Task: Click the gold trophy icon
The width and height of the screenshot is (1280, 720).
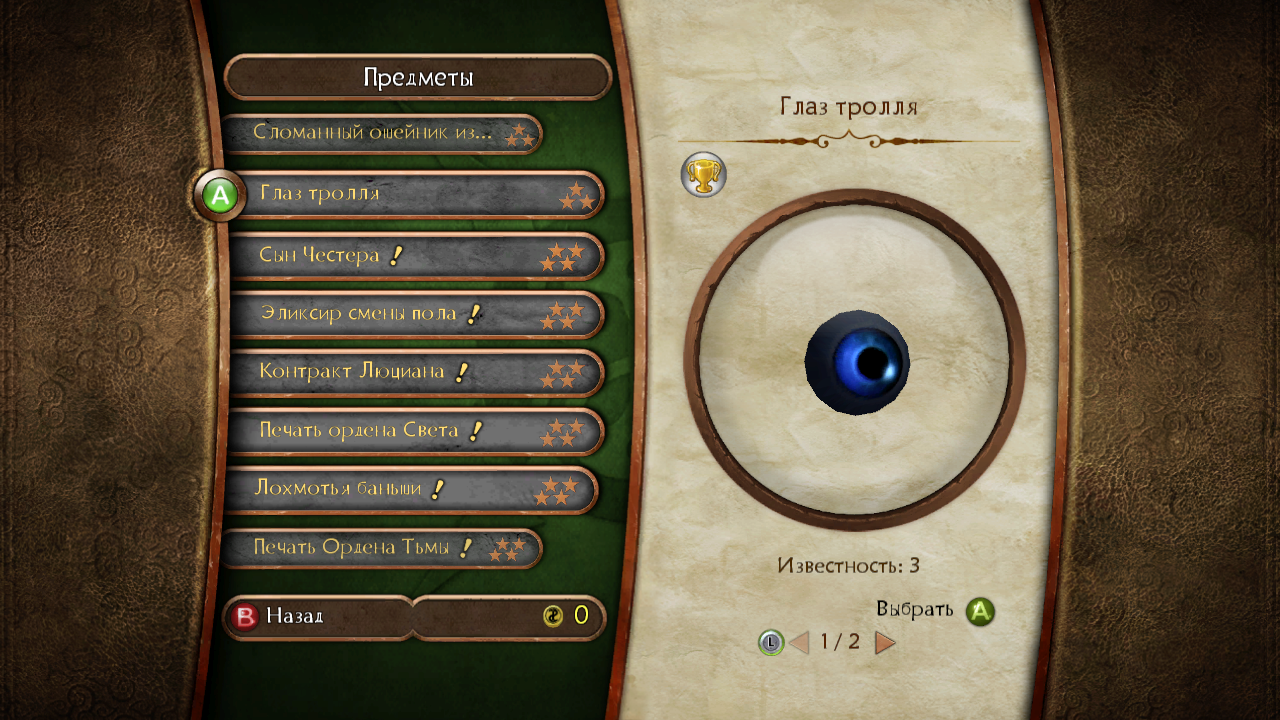Action: click(x=703, y=175)
